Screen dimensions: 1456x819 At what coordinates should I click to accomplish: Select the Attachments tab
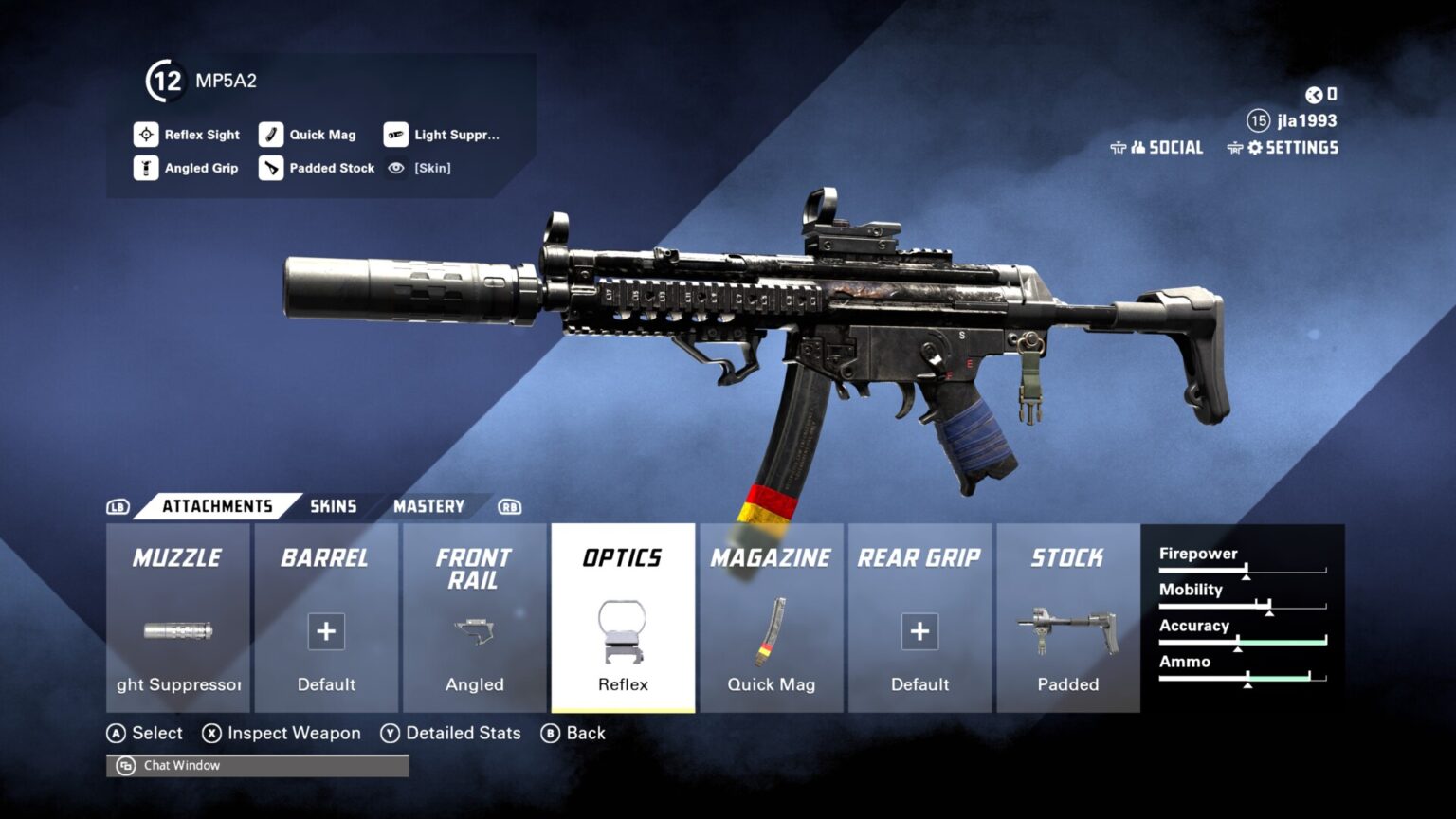click(217, 506)
